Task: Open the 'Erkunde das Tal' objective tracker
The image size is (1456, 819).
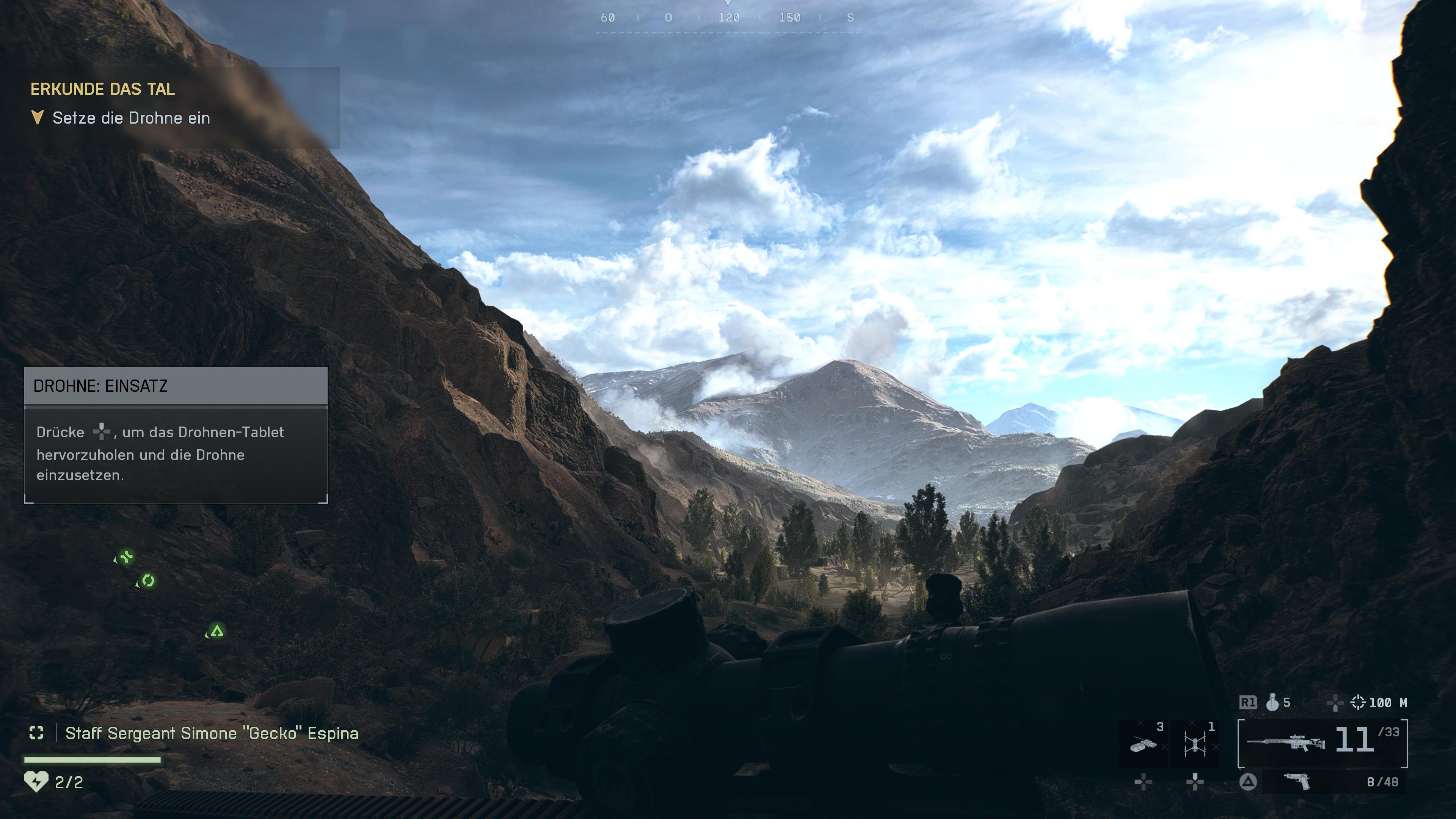Action: tap(102, 89)
